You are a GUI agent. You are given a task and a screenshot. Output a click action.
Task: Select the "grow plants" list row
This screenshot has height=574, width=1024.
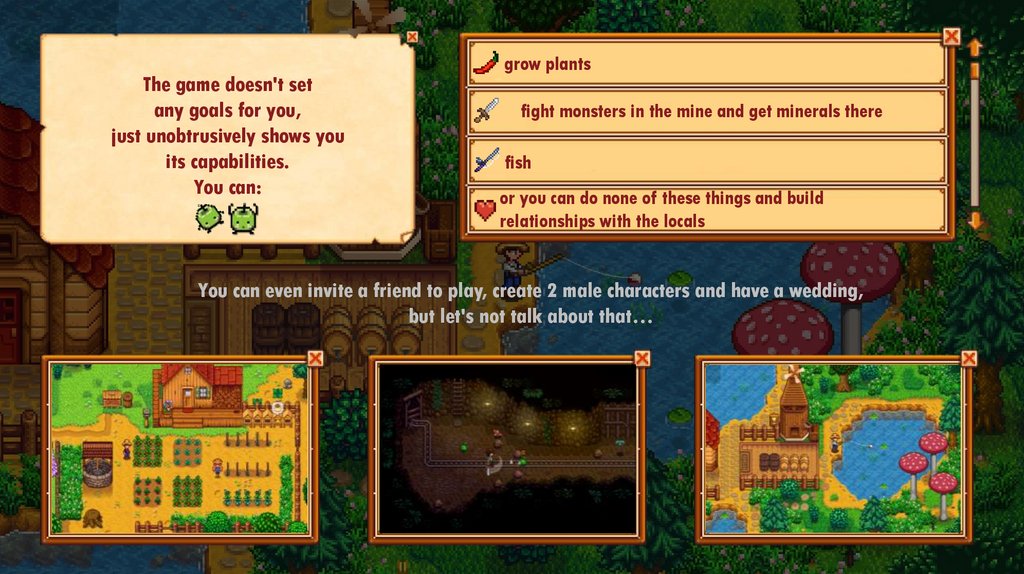[707, 64]
